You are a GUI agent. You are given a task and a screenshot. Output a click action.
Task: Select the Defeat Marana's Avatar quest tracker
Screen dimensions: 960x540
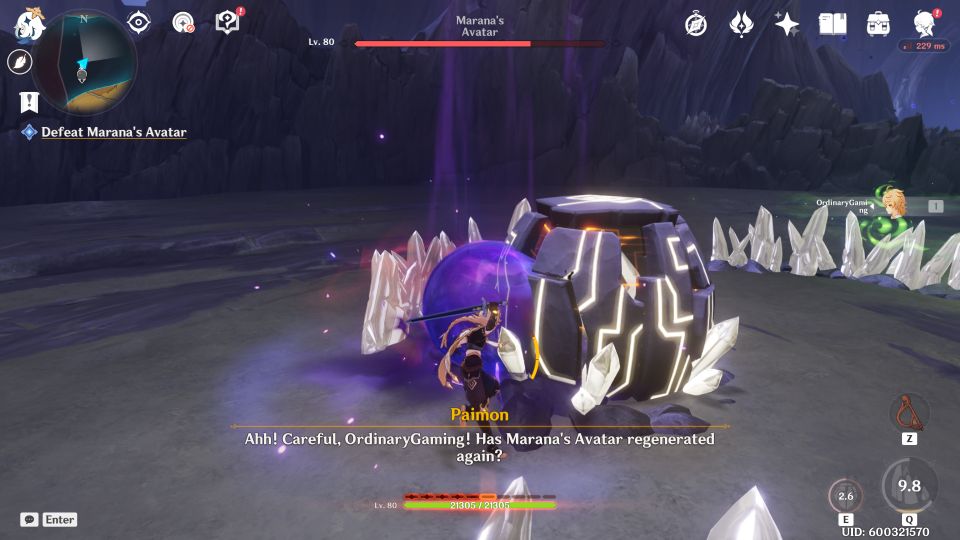(113, 132)
